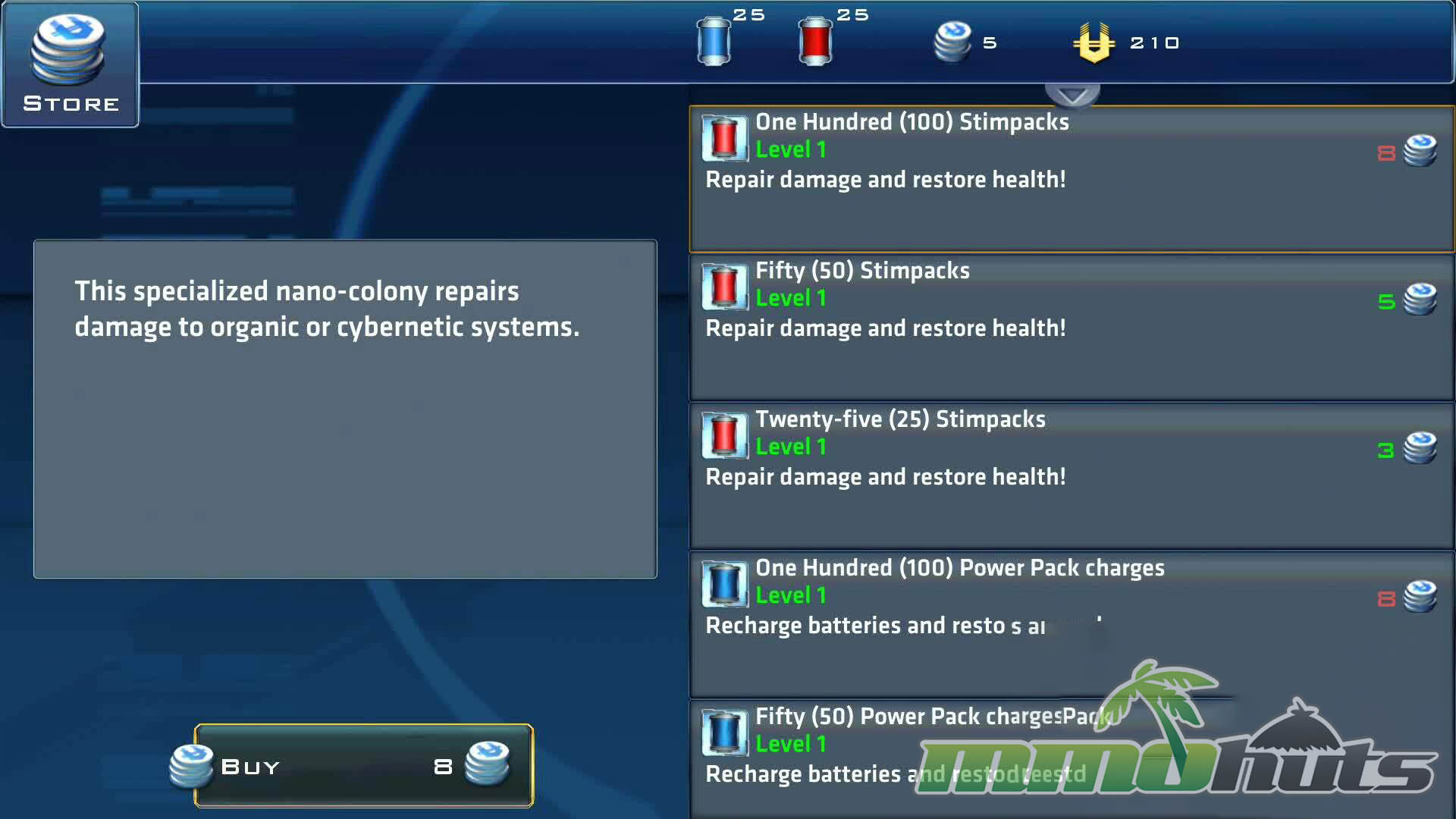Select One Hundred (100) Stimpacks listing
Image resolution: width=1456 pixels, height=819 pixels.
coord(1071,179)
